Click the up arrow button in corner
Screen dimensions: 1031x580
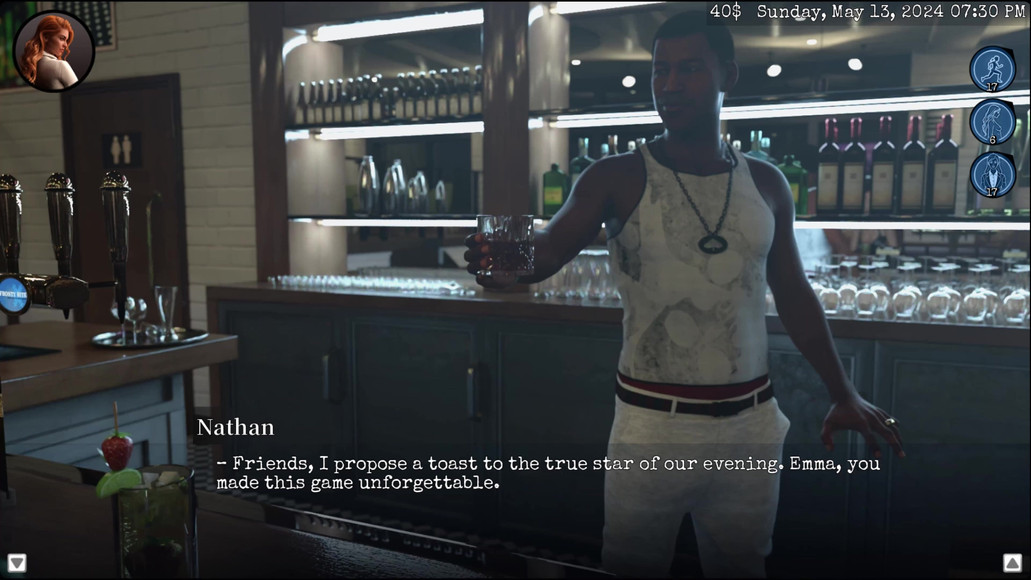[x=1012, y=563]
